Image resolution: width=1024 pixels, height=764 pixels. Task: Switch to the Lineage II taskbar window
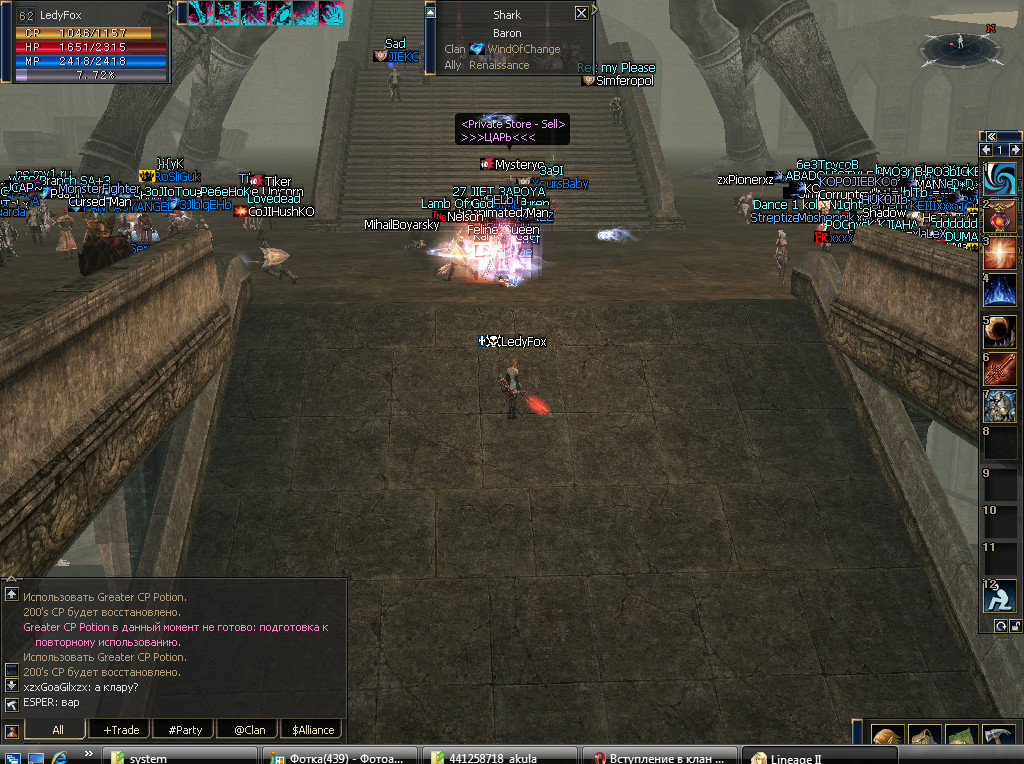[x=820, y=757]
